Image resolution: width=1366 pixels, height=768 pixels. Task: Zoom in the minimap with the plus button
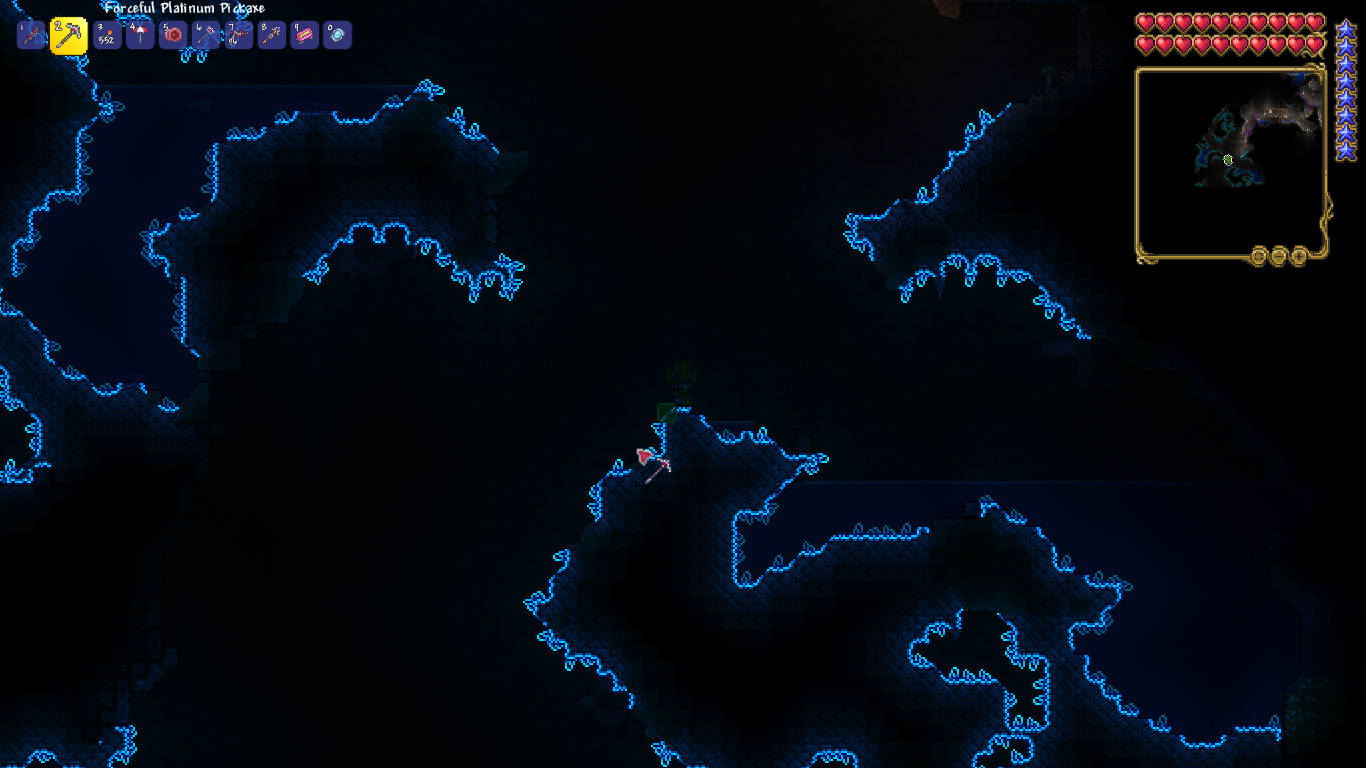1298,256
